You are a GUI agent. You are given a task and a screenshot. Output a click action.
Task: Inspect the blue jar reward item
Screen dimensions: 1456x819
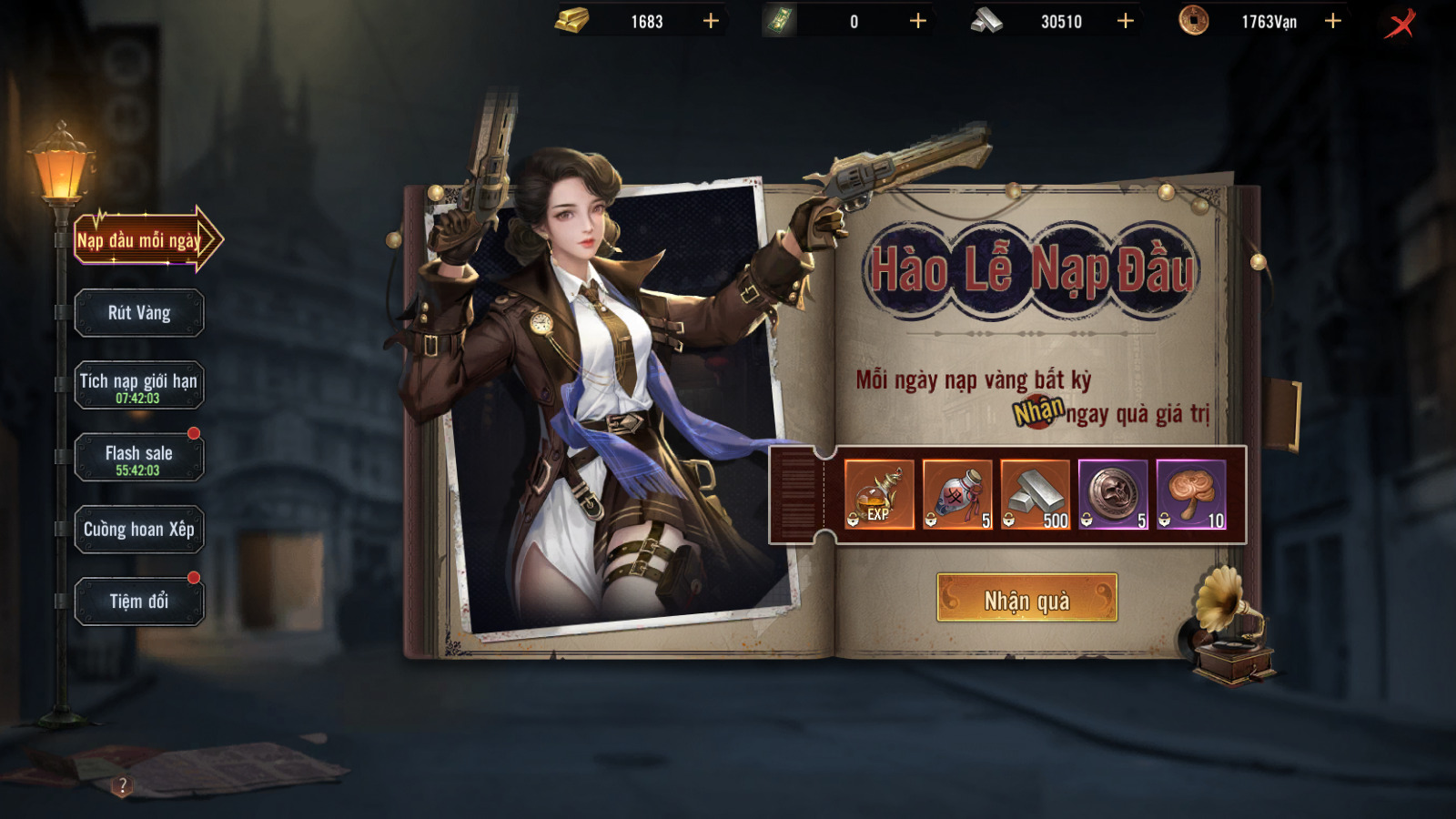click(x=957, y=494)
